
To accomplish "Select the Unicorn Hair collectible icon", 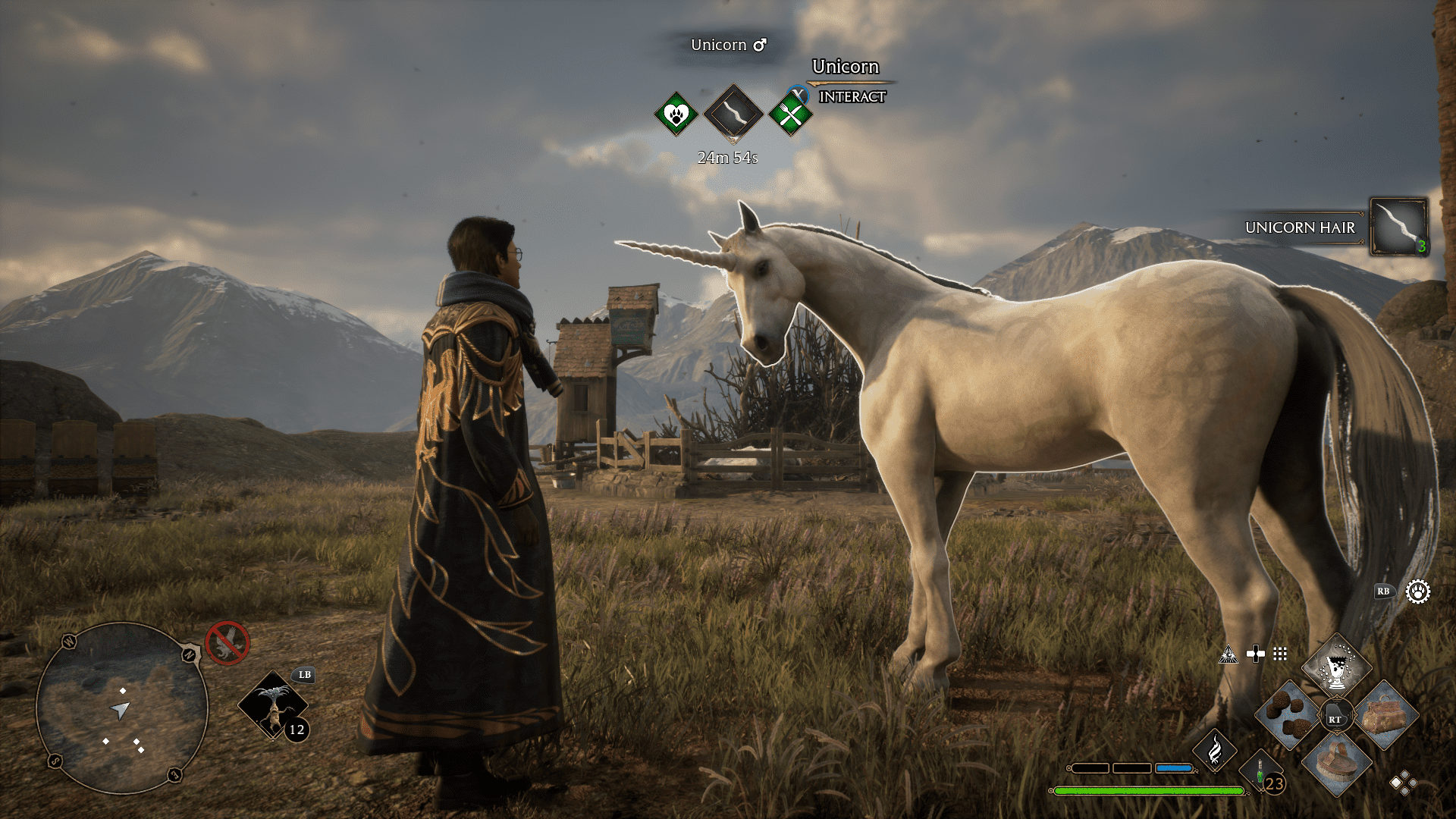I will coord(1398,227).
